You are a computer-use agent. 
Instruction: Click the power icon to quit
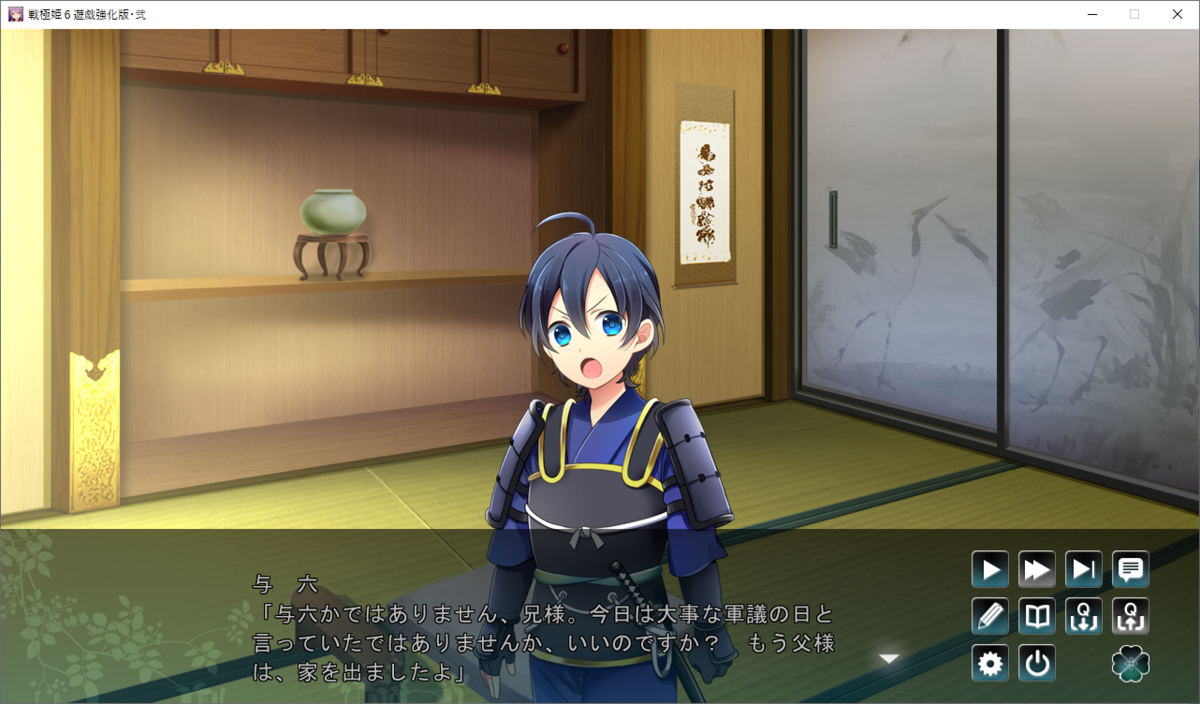coord(1037,663)
